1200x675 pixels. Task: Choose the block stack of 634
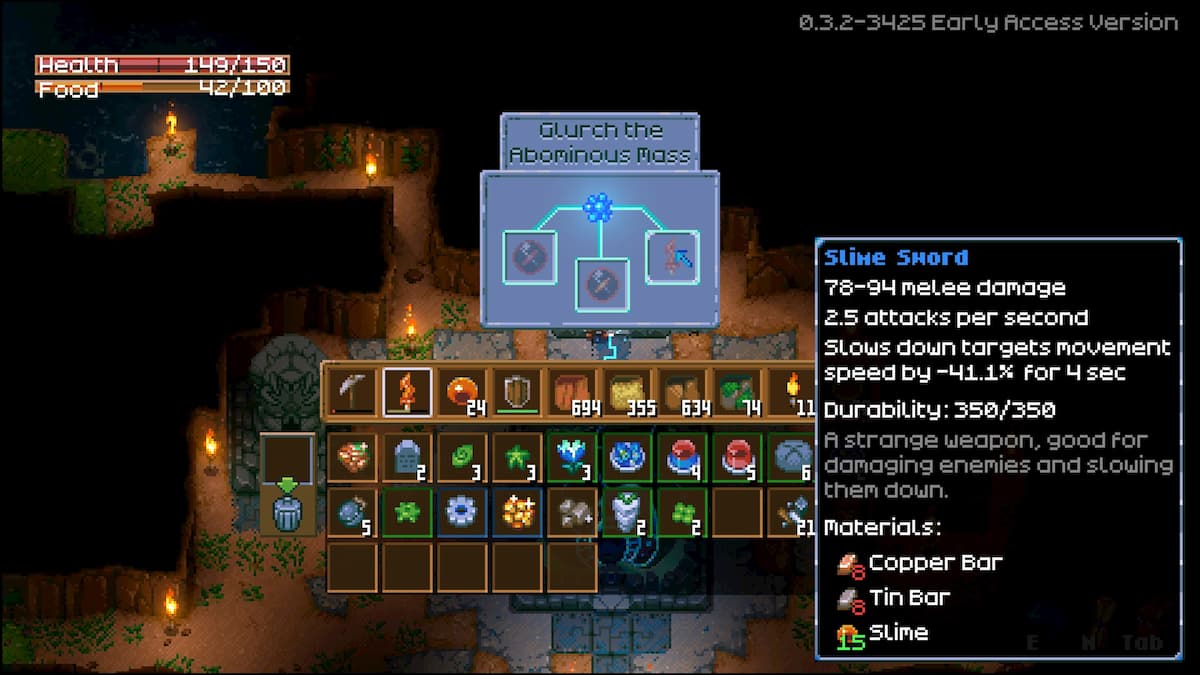(682, 392)
